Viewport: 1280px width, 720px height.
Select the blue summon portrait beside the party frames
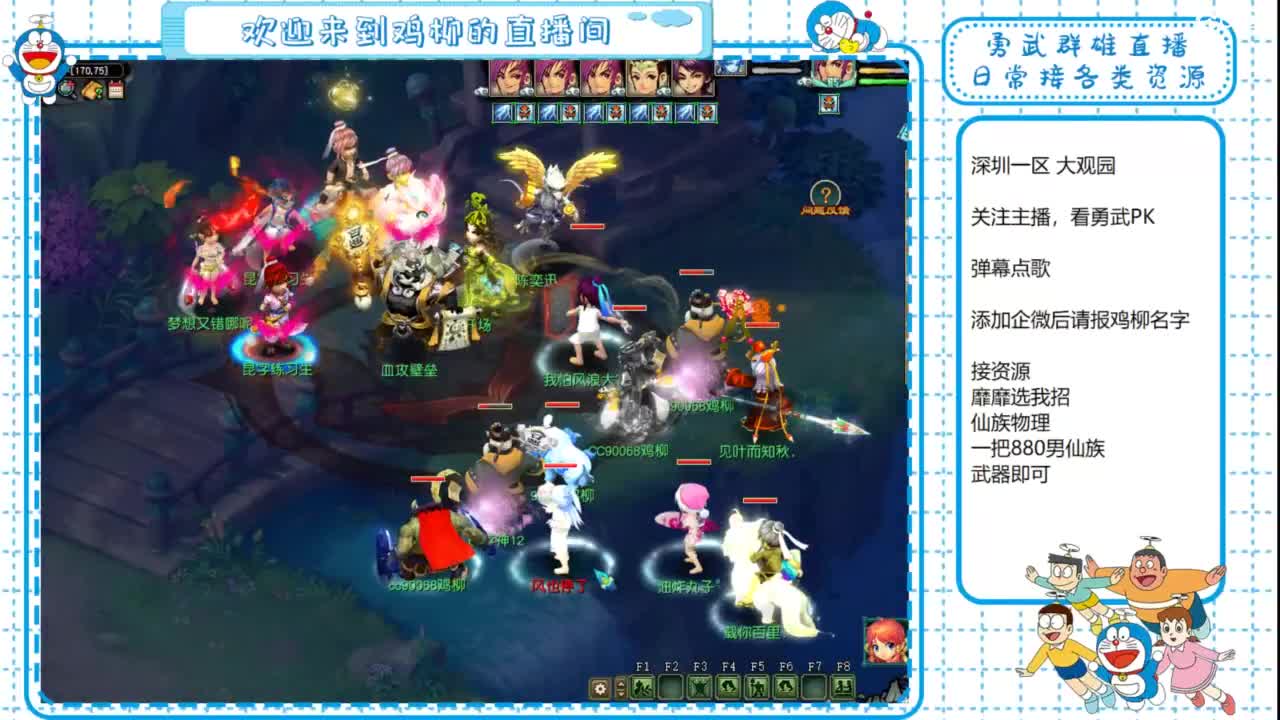(x=729, y=68)
